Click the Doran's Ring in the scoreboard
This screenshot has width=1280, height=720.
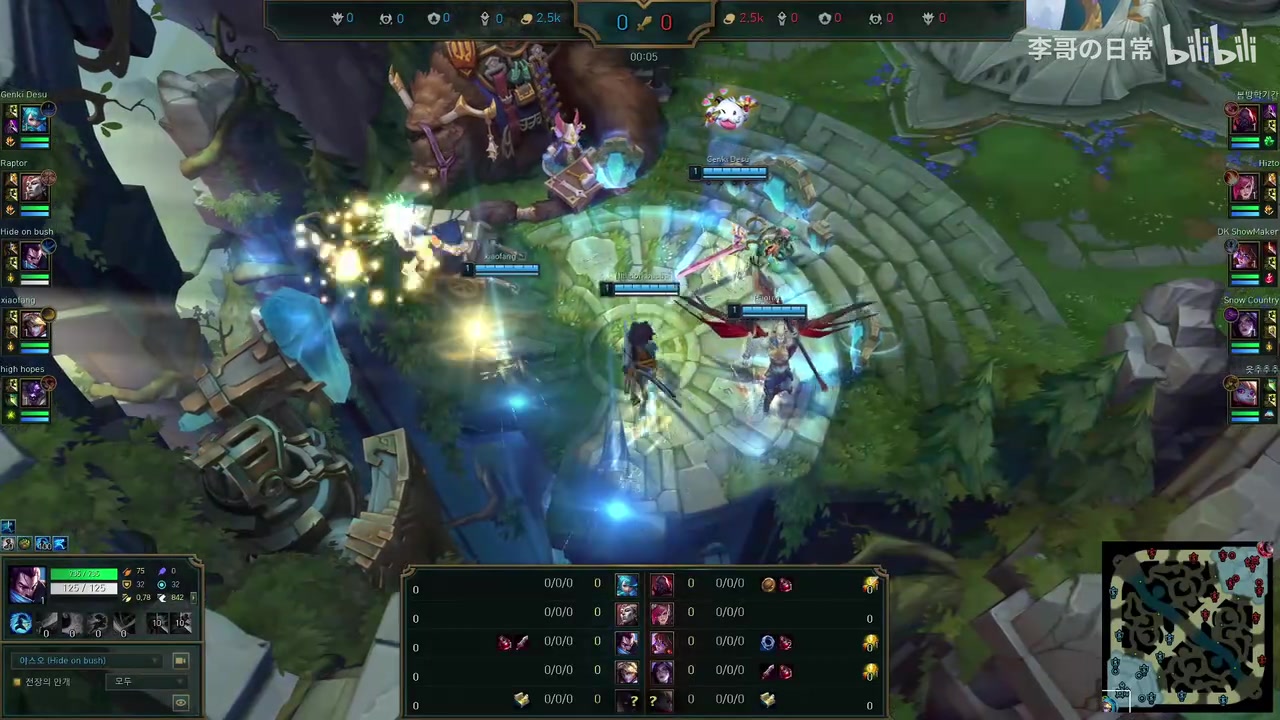[x=767, y=642]
